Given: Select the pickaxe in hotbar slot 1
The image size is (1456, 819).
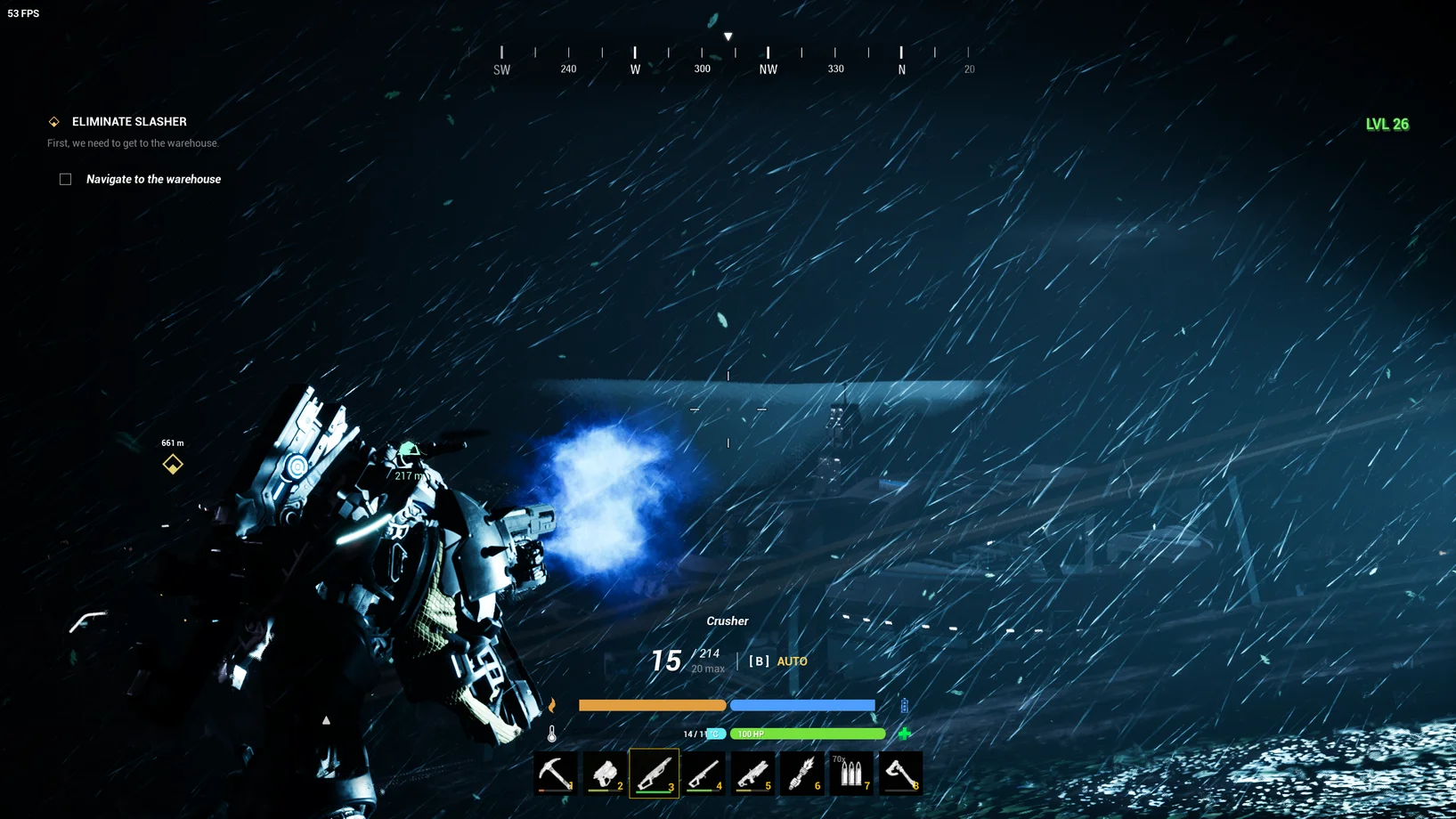Looking at the screenshot, I should (x=556, y=773).
